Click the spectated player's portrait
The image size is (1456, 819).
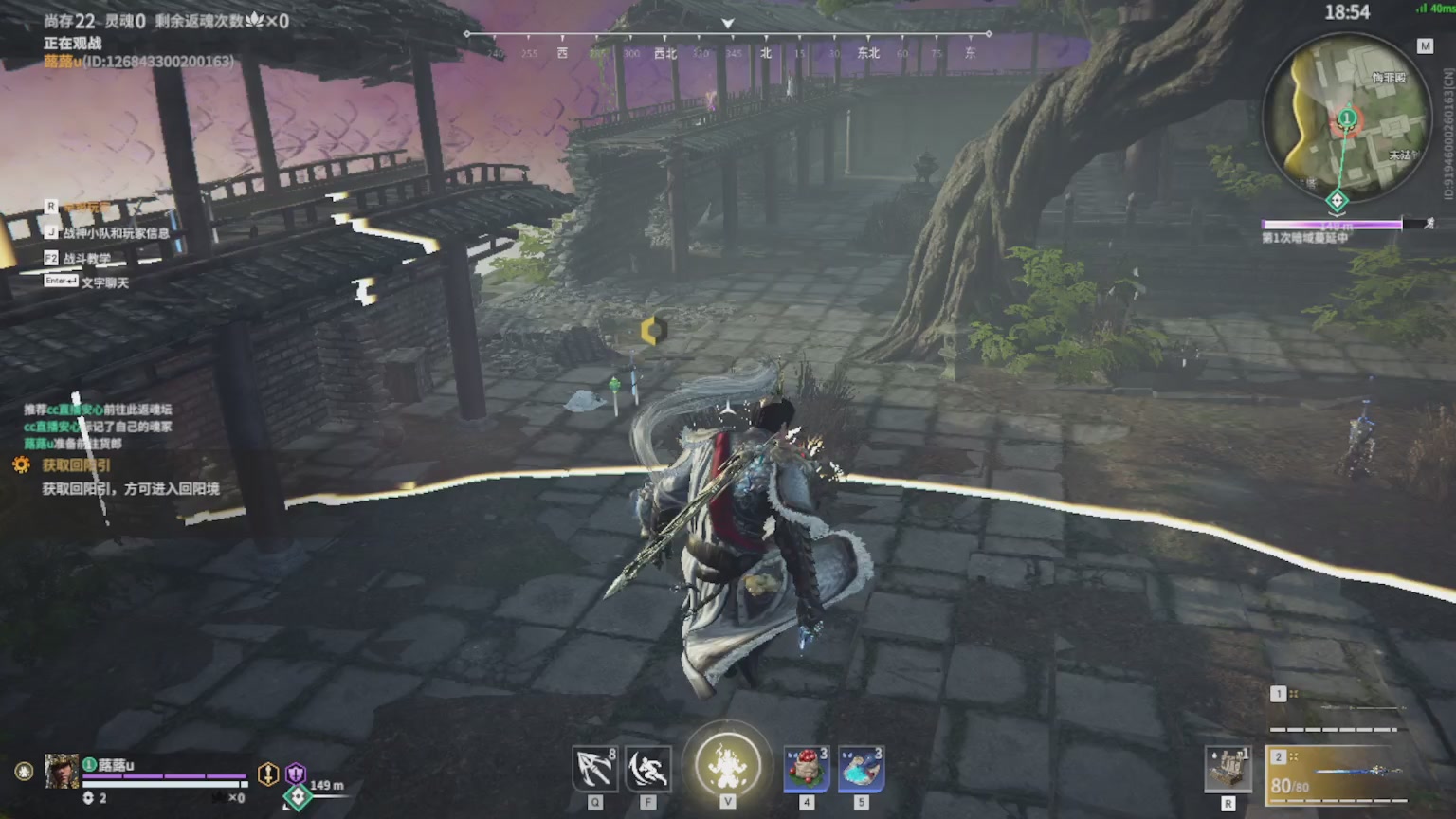[x=62, y=773]
